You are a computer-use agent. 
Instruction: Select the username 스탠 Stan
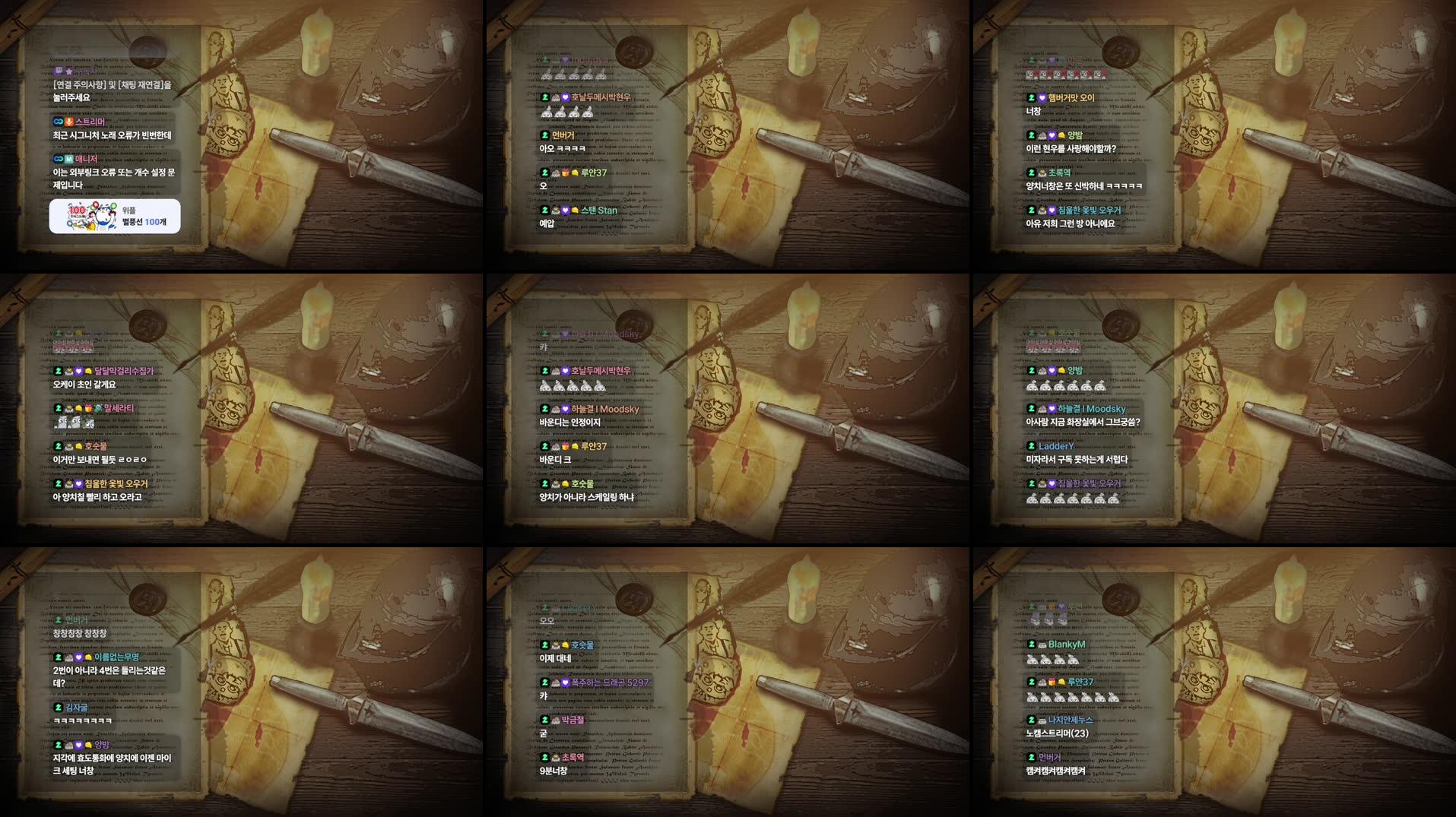coord(599,210)
